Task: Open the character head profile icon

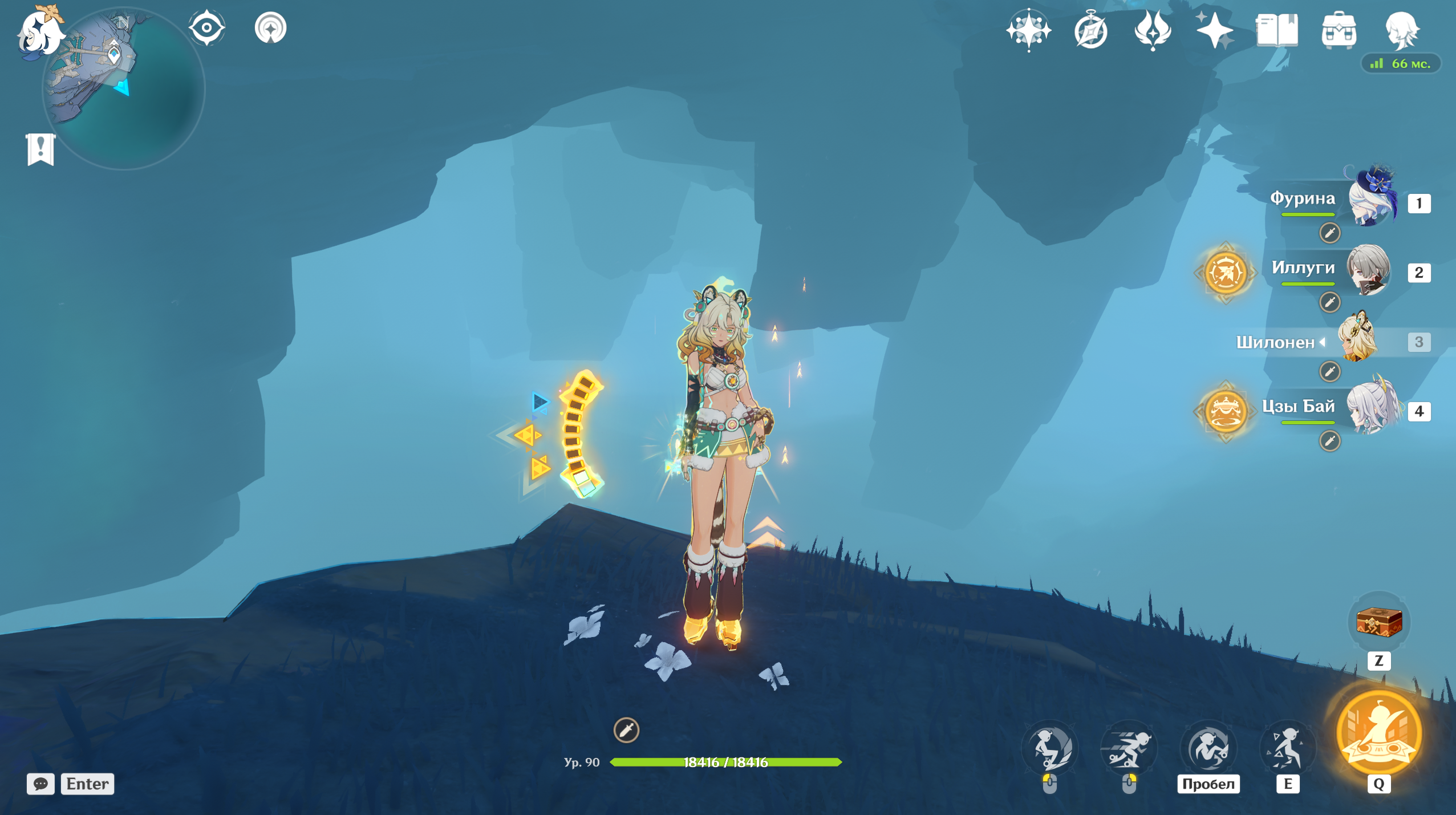Action: click(1401, 30)
